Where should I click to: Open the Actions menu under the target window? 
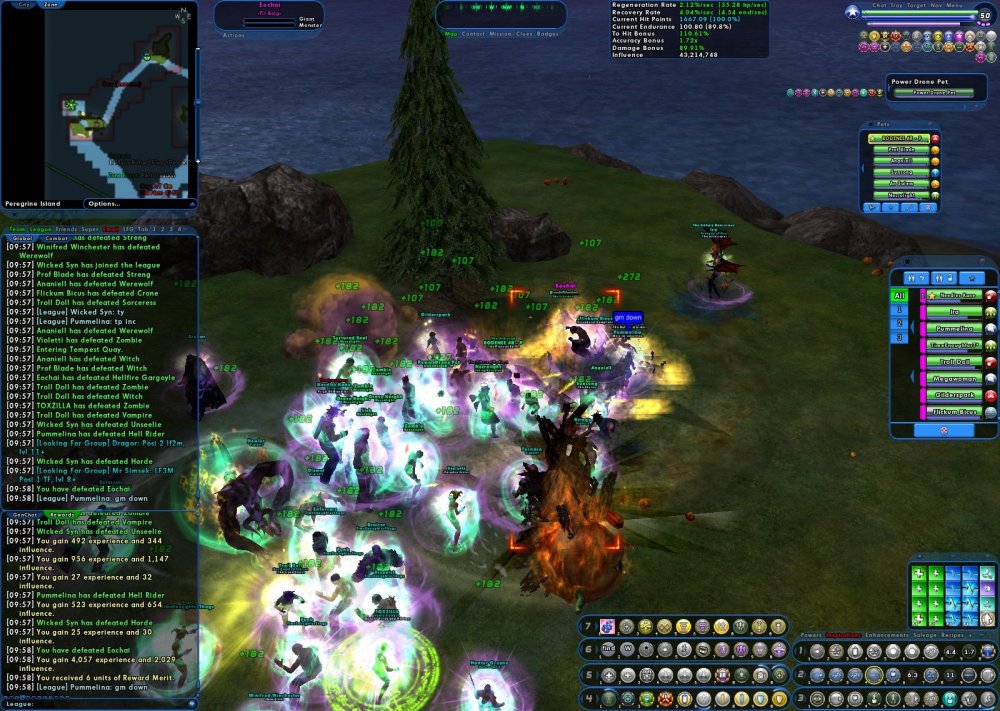coord(233,35)
